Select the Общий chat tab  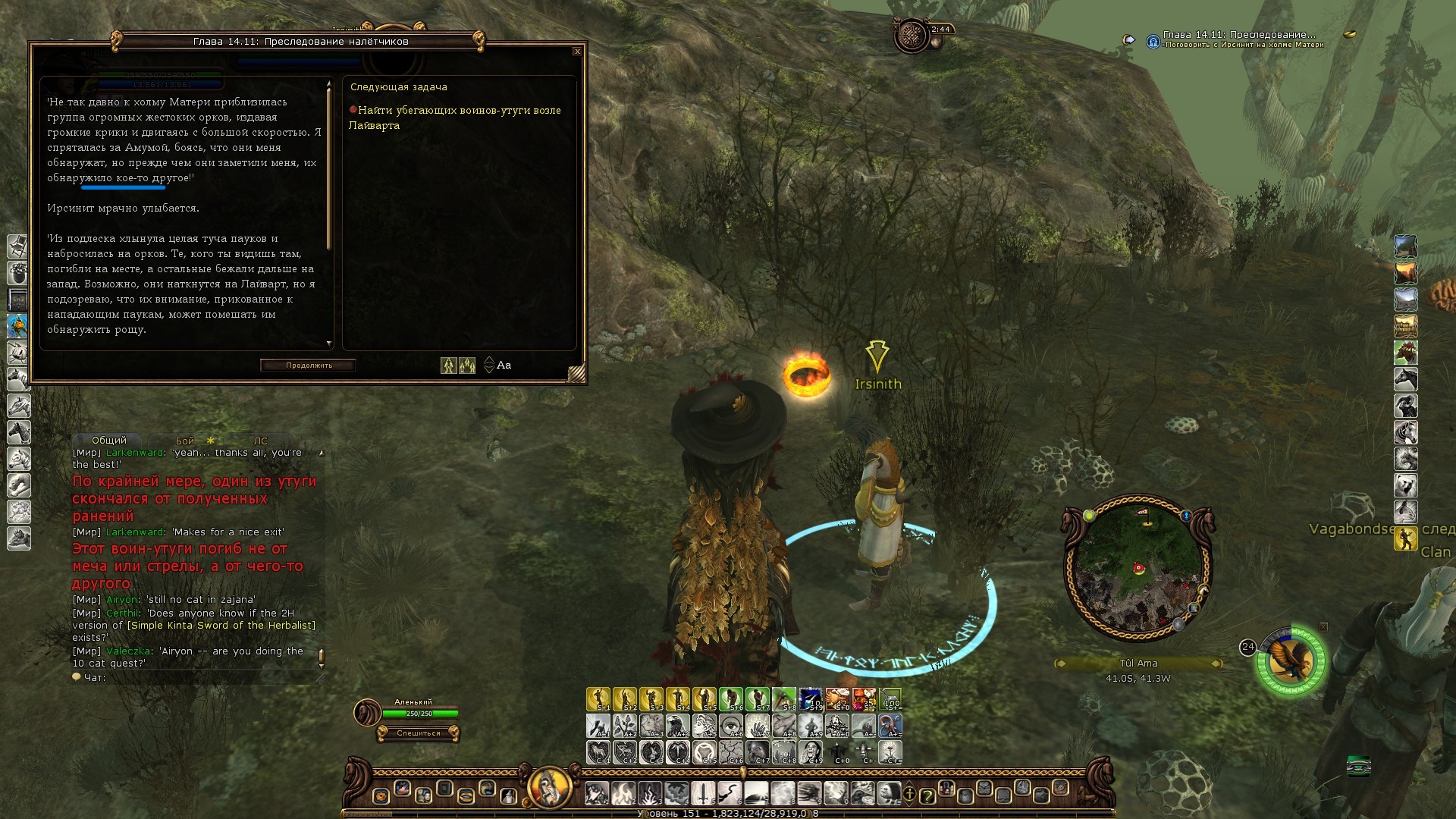pyautogui.click(x=108, y=440)
